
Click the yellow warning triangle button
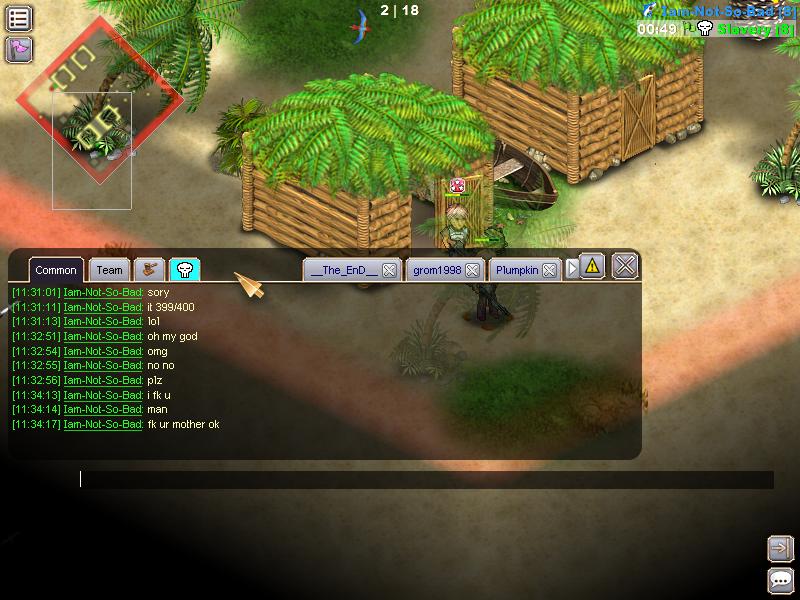[x=592, y=266]
